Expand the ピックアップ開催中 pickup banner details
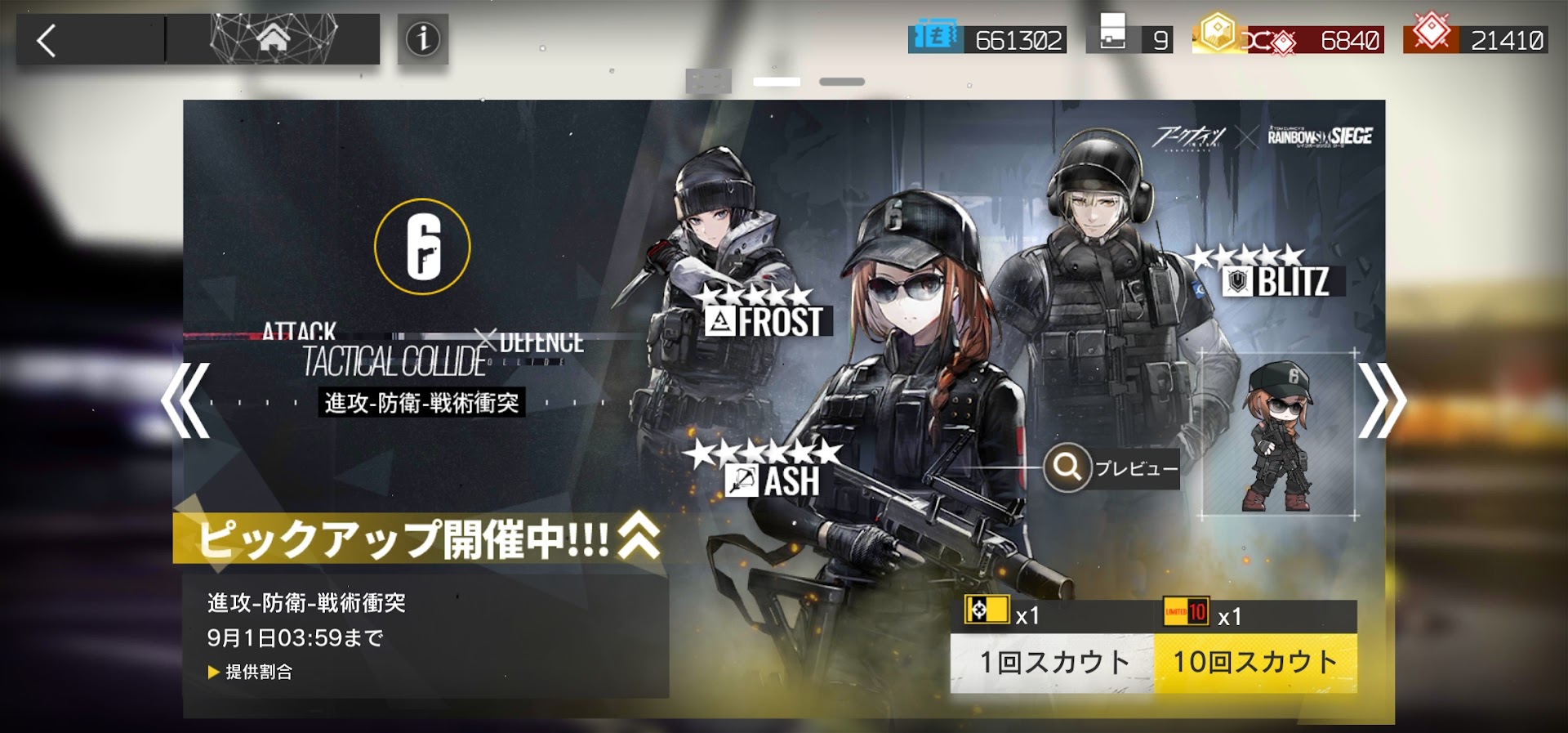 coord(639,538)
